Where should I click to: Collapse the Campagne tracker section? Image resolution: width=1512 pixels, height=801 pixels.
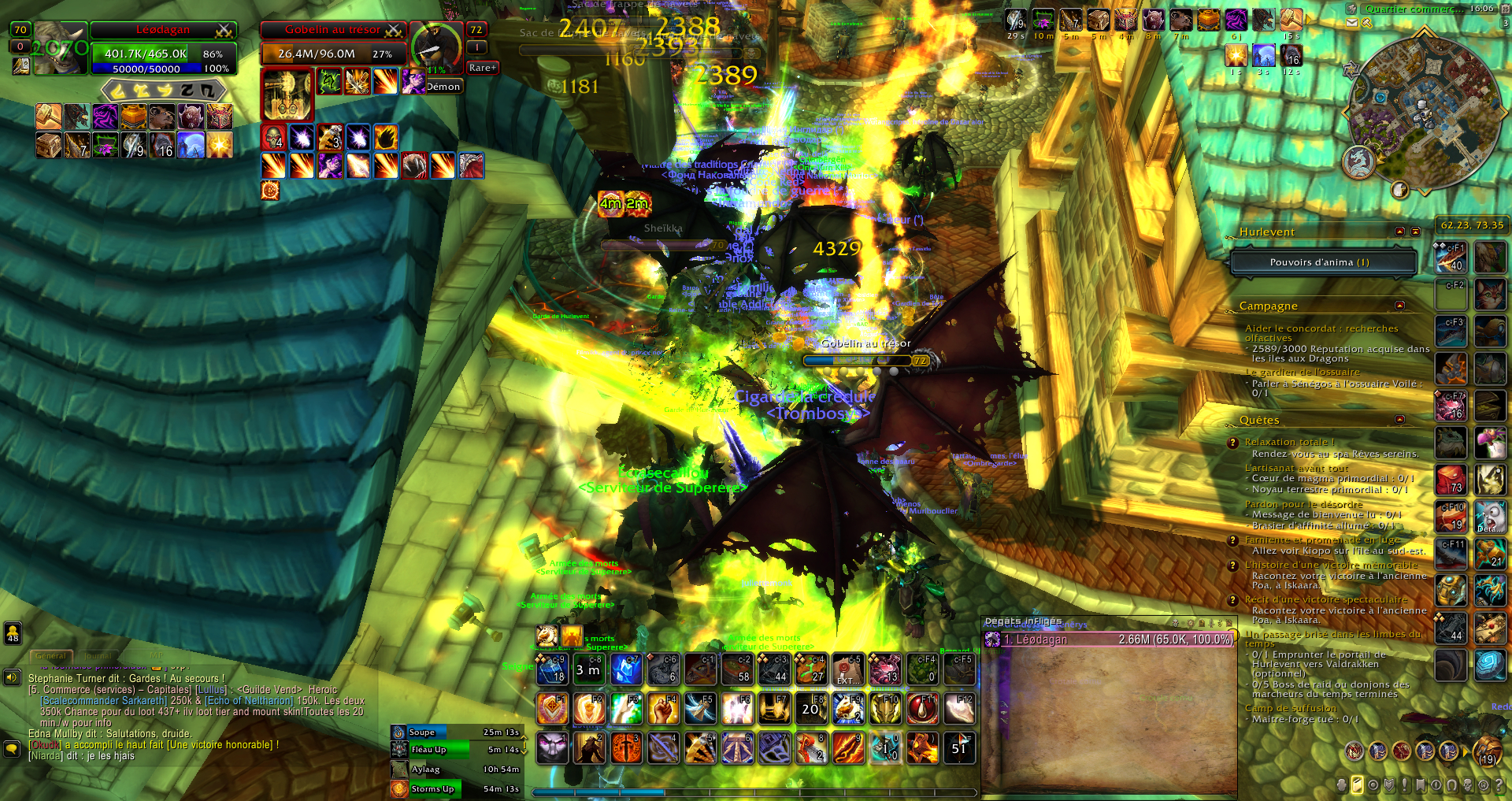[1399, 306]
